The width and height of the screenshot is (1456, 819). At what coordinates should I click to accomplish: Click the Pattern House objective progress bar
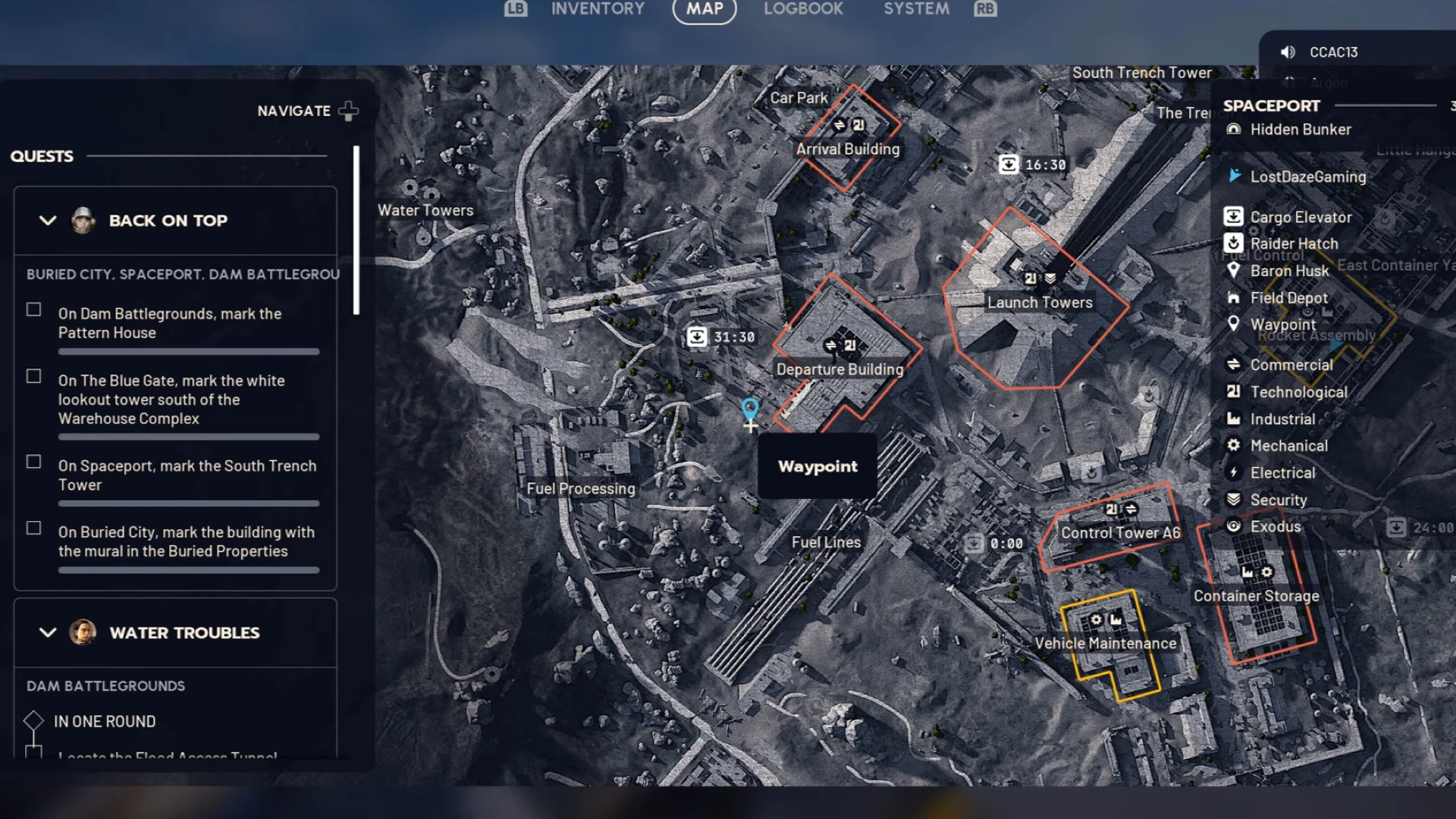pos(187,351)
